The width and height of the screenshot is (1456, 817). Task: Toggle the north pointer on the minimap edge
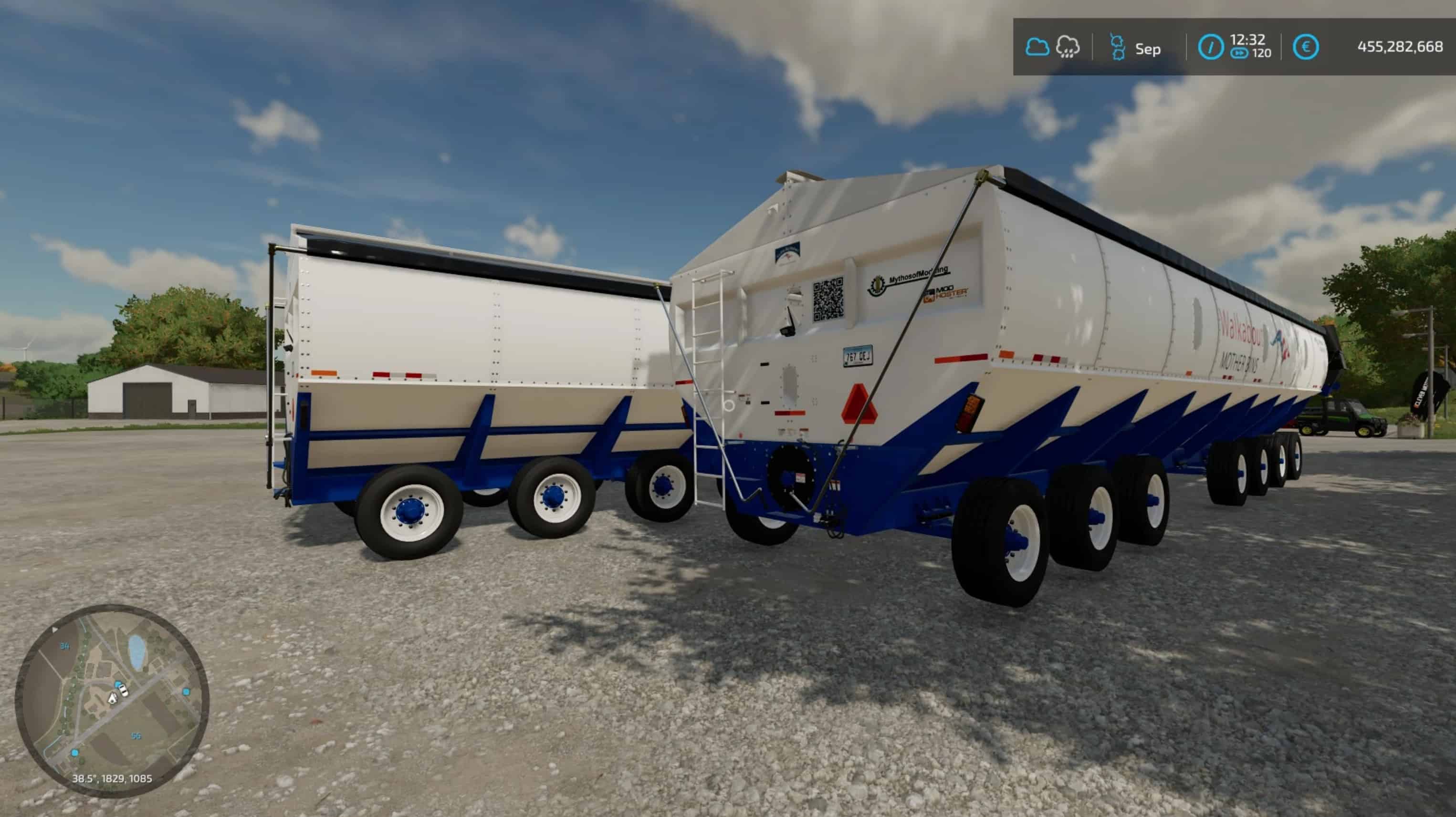(x=54, y=630)
